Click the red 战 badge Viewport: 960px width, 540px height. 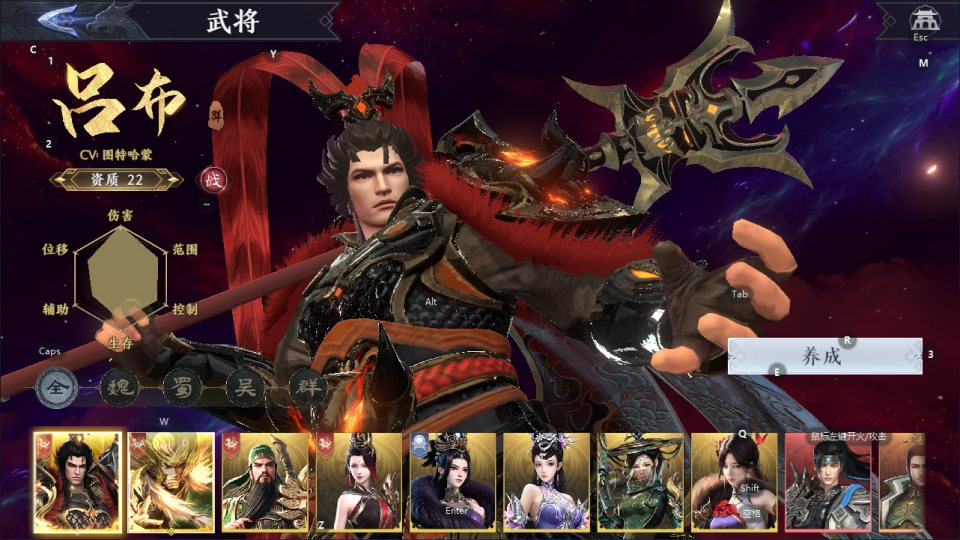(x=213, y=180)
